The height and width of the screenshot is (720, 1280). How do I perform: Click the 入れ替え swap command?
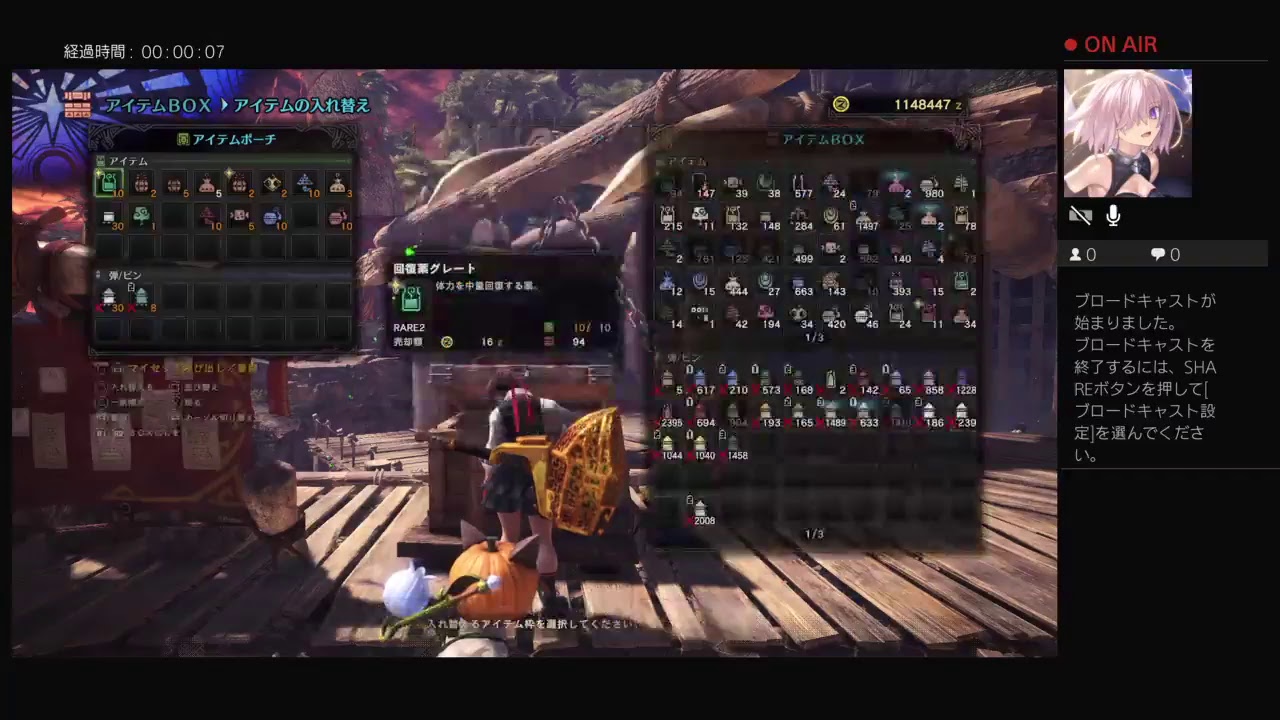(x=124, y=387)
